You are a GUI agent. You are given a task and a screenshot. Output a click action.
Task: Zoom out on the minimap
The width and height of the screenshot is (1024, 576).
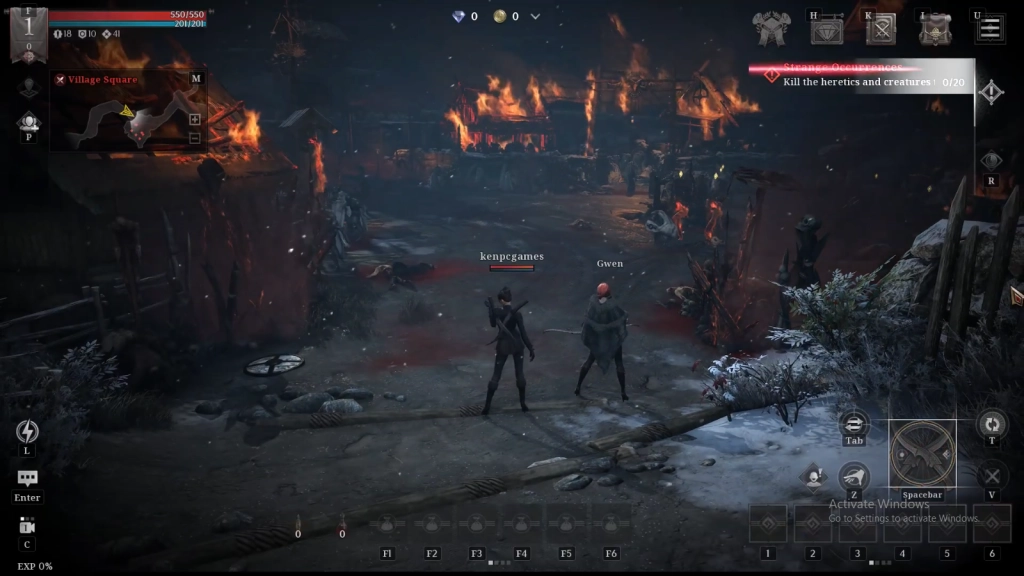(195, 138)
